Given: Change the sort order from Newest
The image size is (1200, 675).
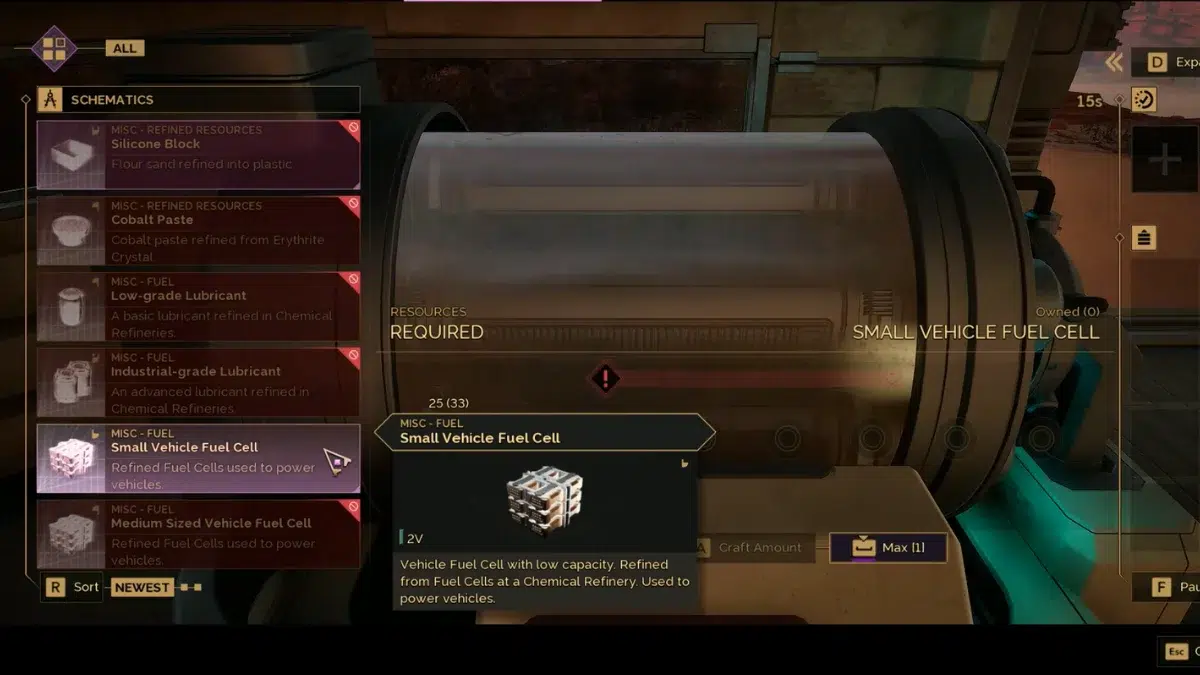Looking at the screenshot, I should [141, 587].
